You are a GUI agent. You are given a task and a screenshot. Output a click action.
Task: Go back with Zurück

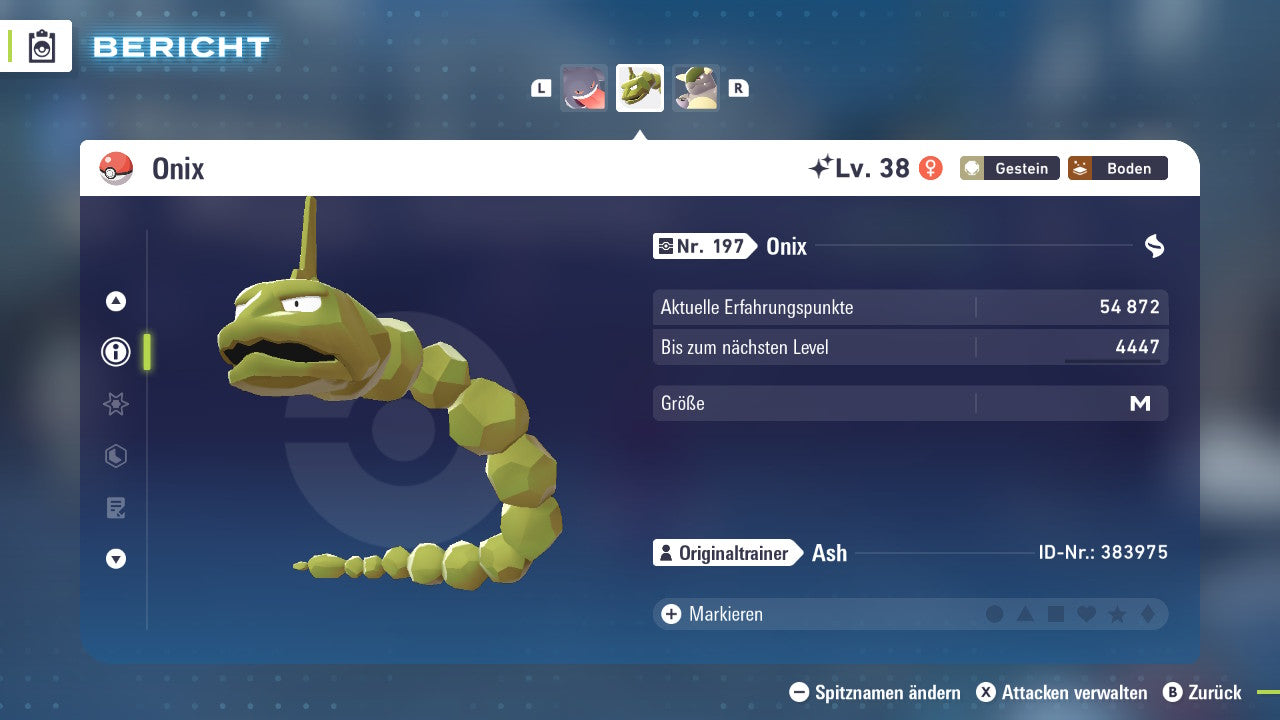[x=1203, y=692]
